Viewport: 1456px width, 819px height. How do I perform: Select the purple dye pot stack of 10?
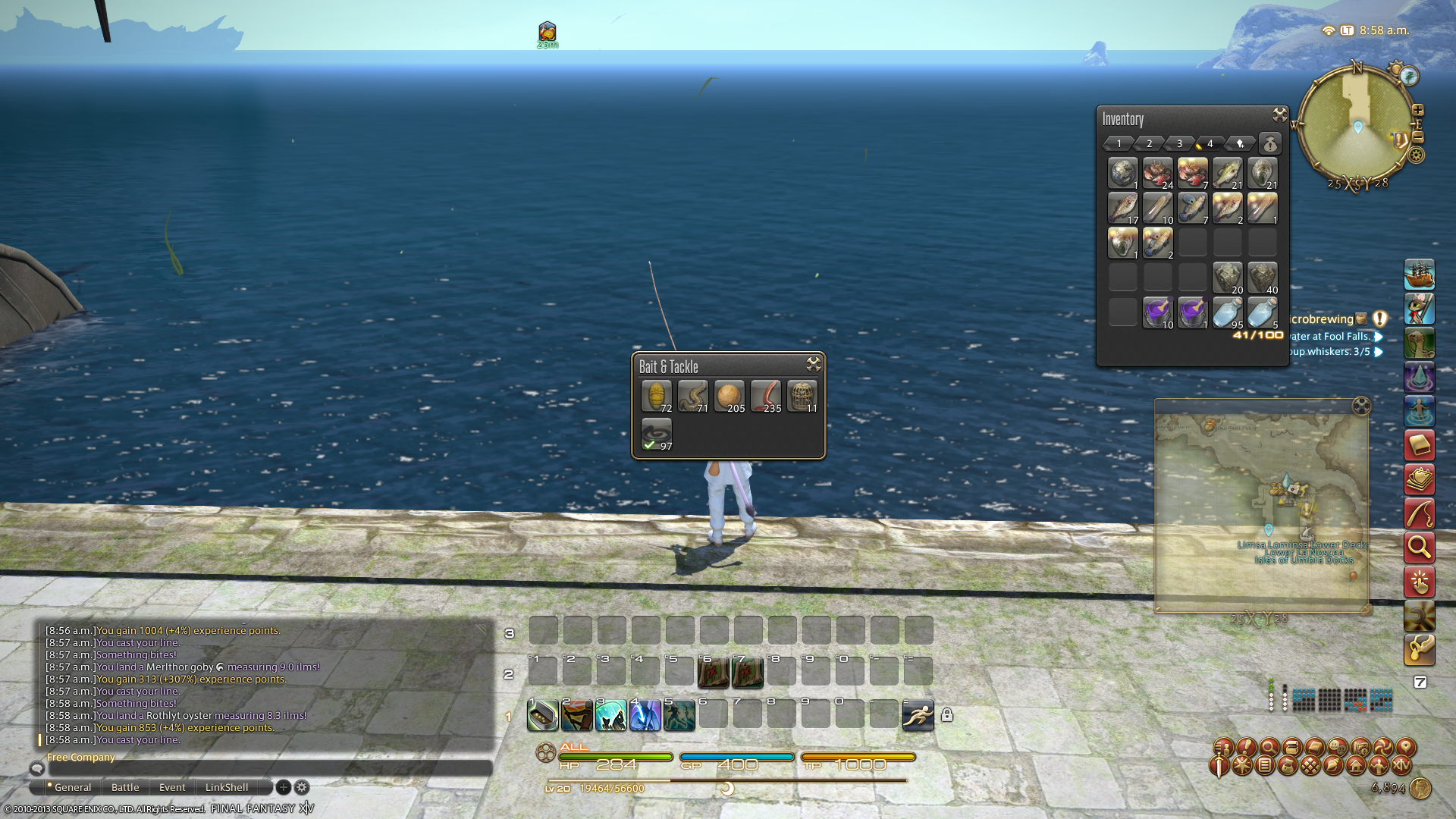(x=1158, y=312)
